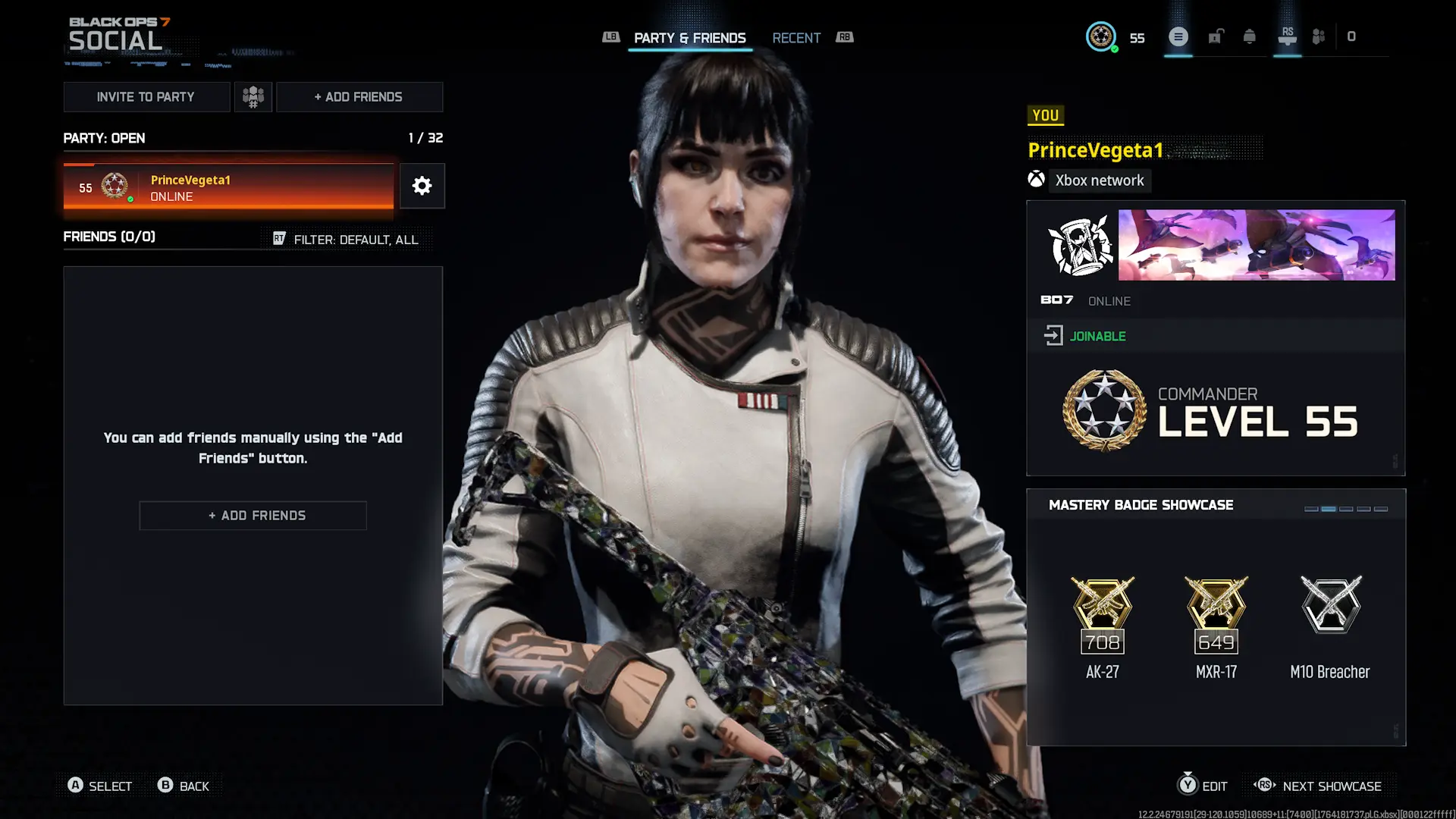Click the unlocked padlock icon in top bar
This screenshot has width=1456, height=819.
1215,36
